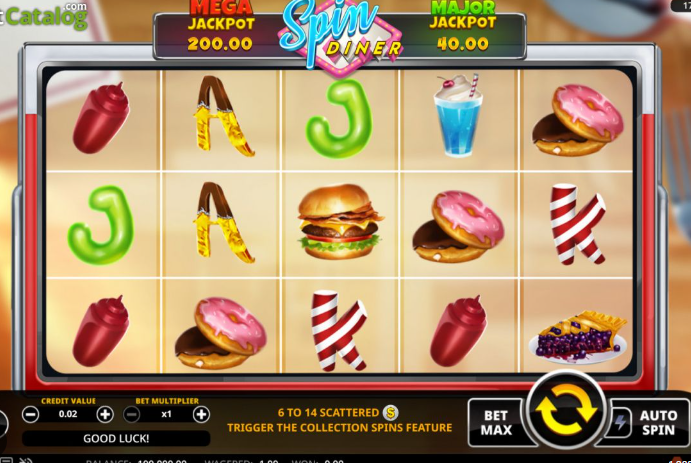The width and height of the screenshot is (691, 463).
Task: Raise the bet multiplier
Action: pos(201,414)
